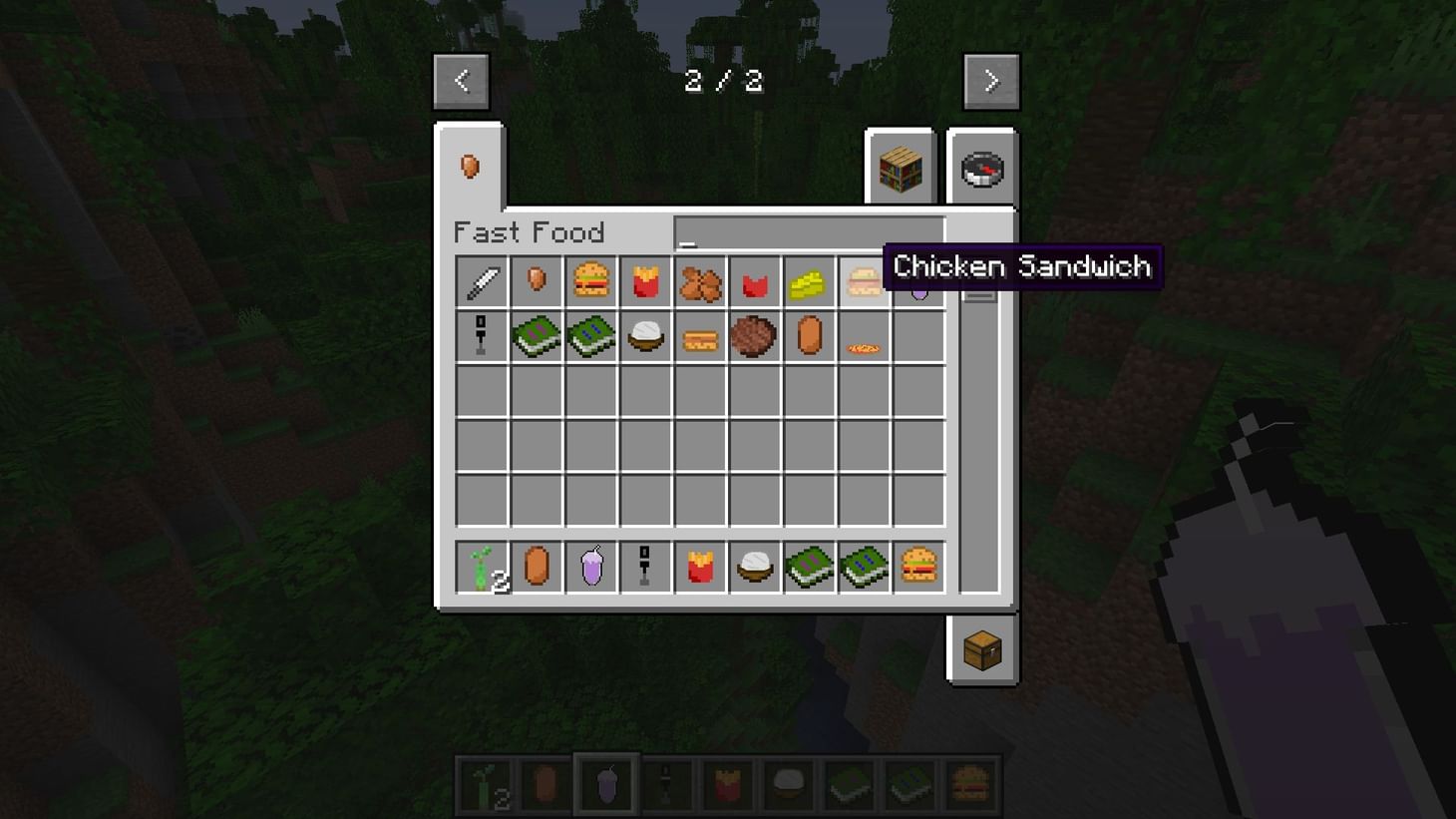Image resolution: width=1456 pixels, height=819 pixels.
Task: Open the chest inventory panel
Action: click(981, 648)
